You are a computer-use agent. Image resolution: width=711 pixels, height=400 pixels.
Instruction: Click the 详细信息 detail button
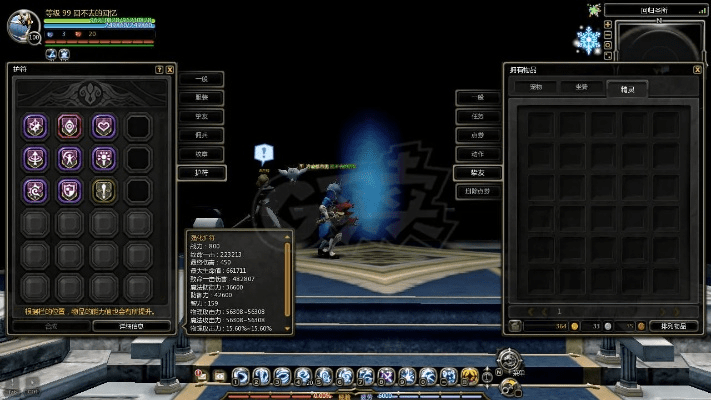tap(132, 325)
